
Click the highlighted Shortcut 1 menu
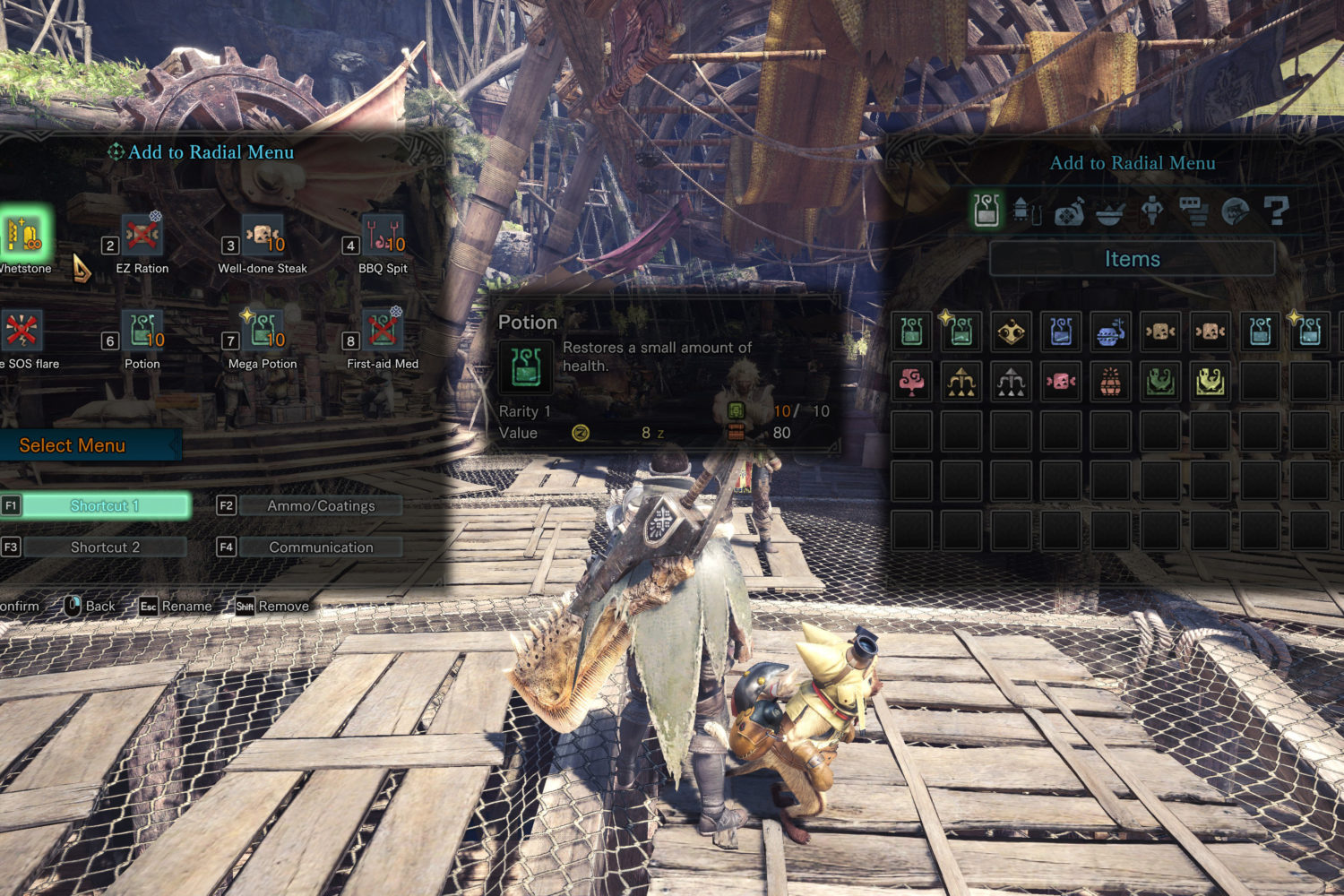click(x=105, y=505)
